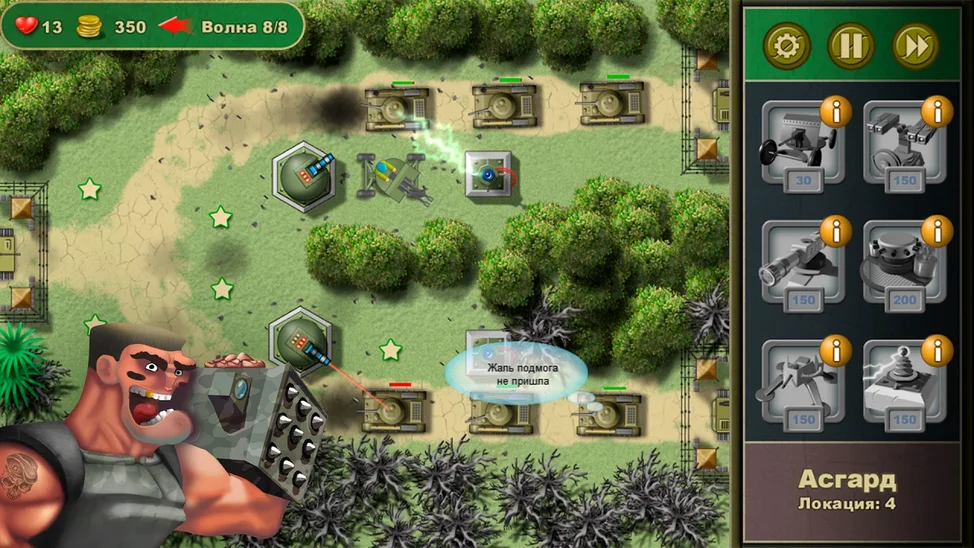Viewport: 974px width, 548px height.
Task: Open the gear settings menu
Action: click(787, 46)
